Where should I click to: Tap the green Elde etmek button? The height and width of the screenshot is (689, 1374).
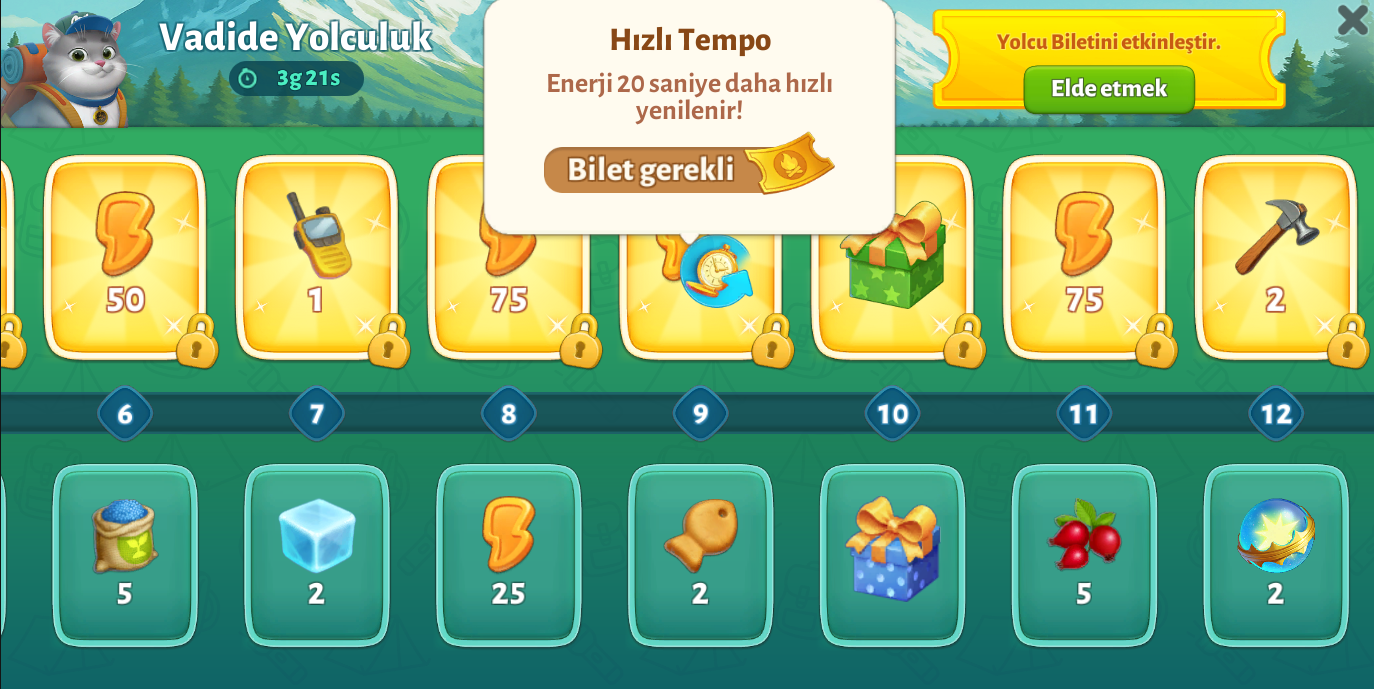point(1108,89)
